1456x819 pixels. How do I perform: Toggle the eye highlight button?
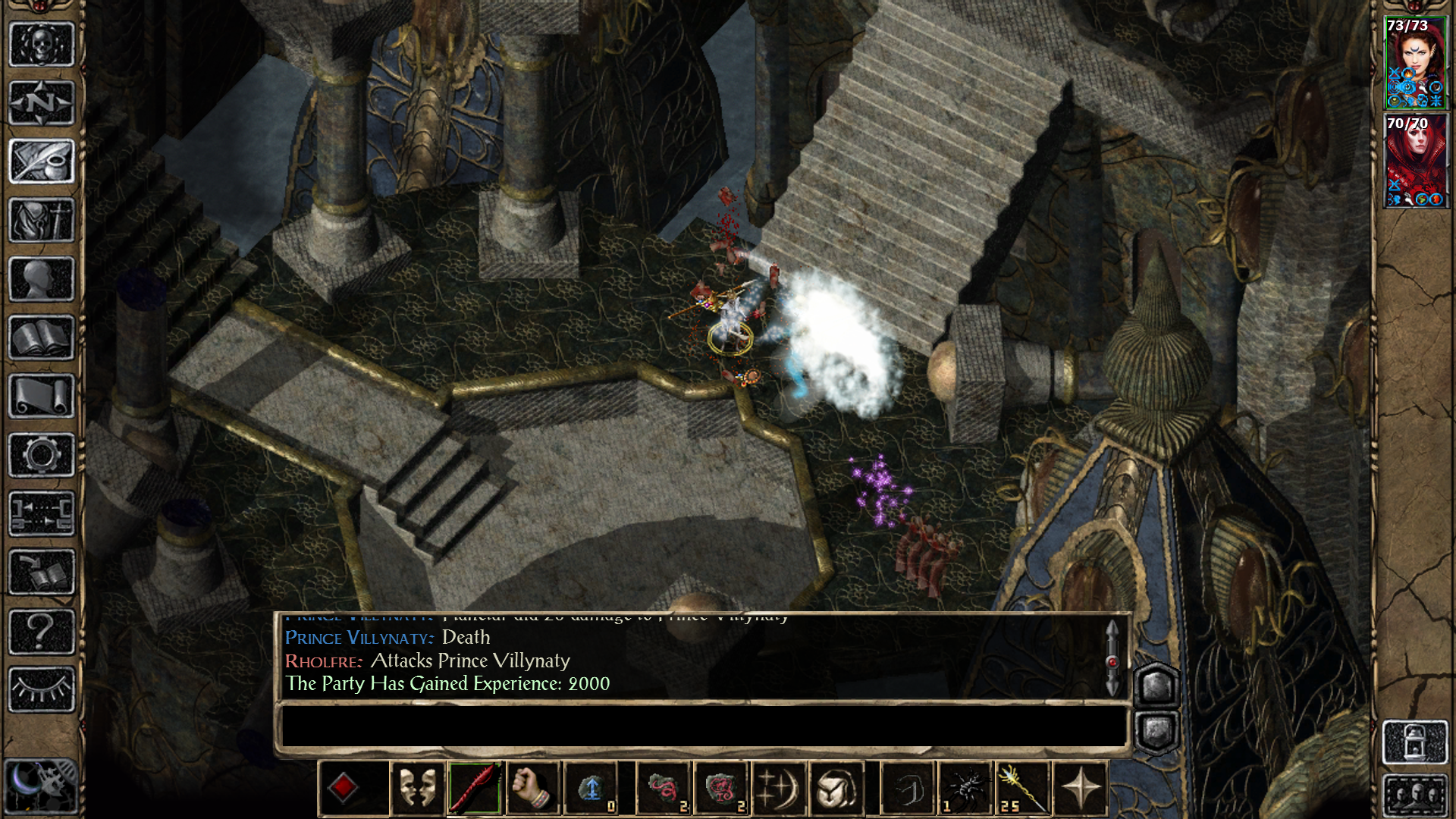42,689
